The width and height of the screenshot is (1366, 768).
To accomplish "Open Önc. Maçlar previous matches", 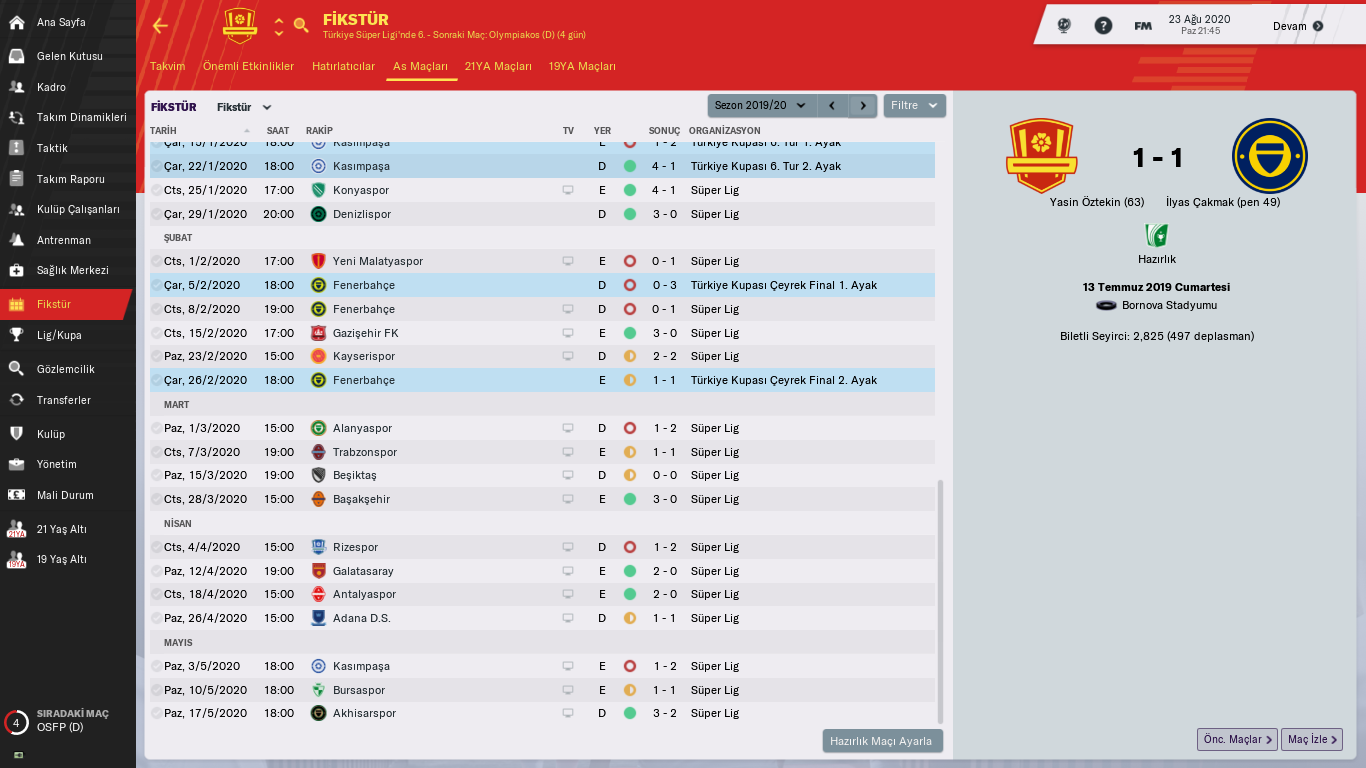I will pos(1237,739).
